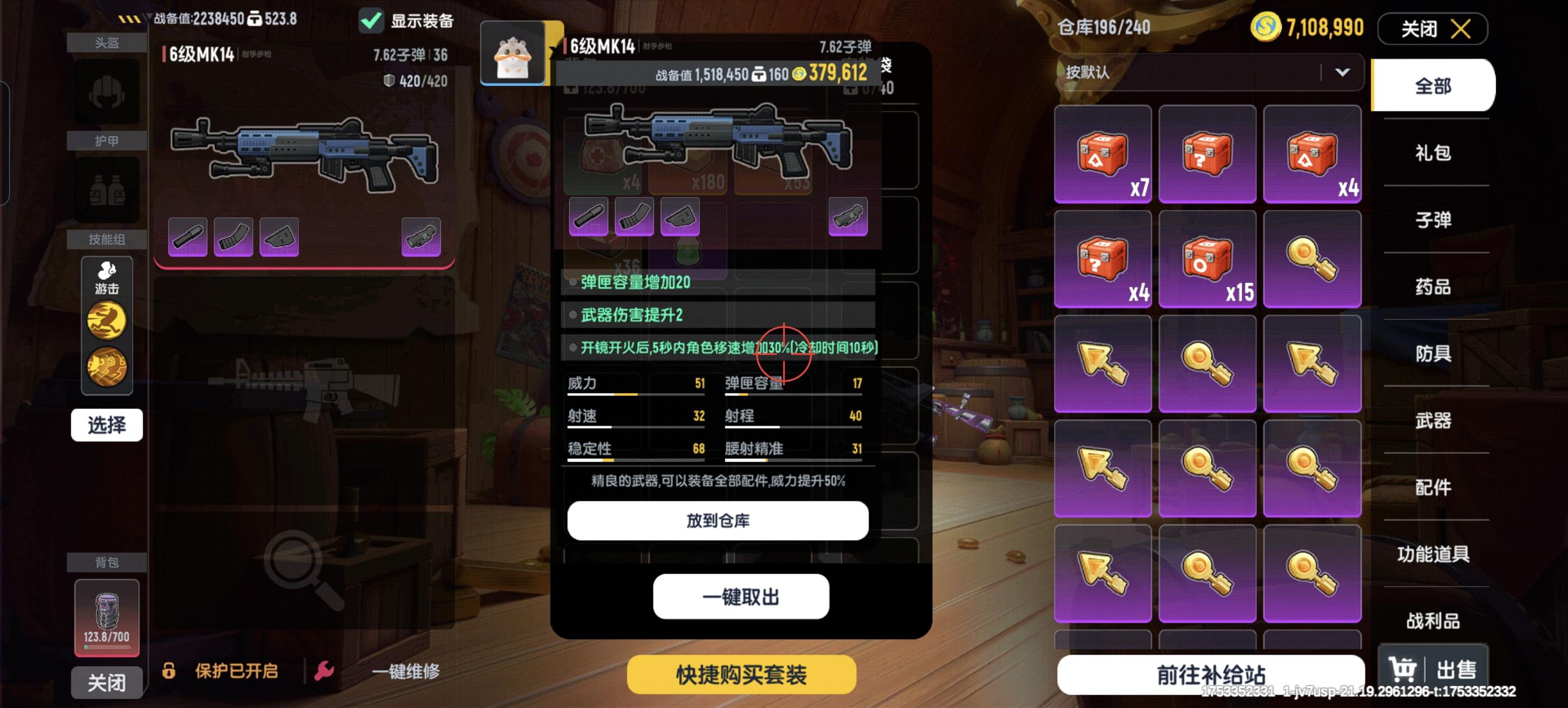Image resolution: width=1568 pixels, height=708 pixels.
Task: Select the extended magazine attachment icon
Action: pyautogui.click(x=233, y=236)
